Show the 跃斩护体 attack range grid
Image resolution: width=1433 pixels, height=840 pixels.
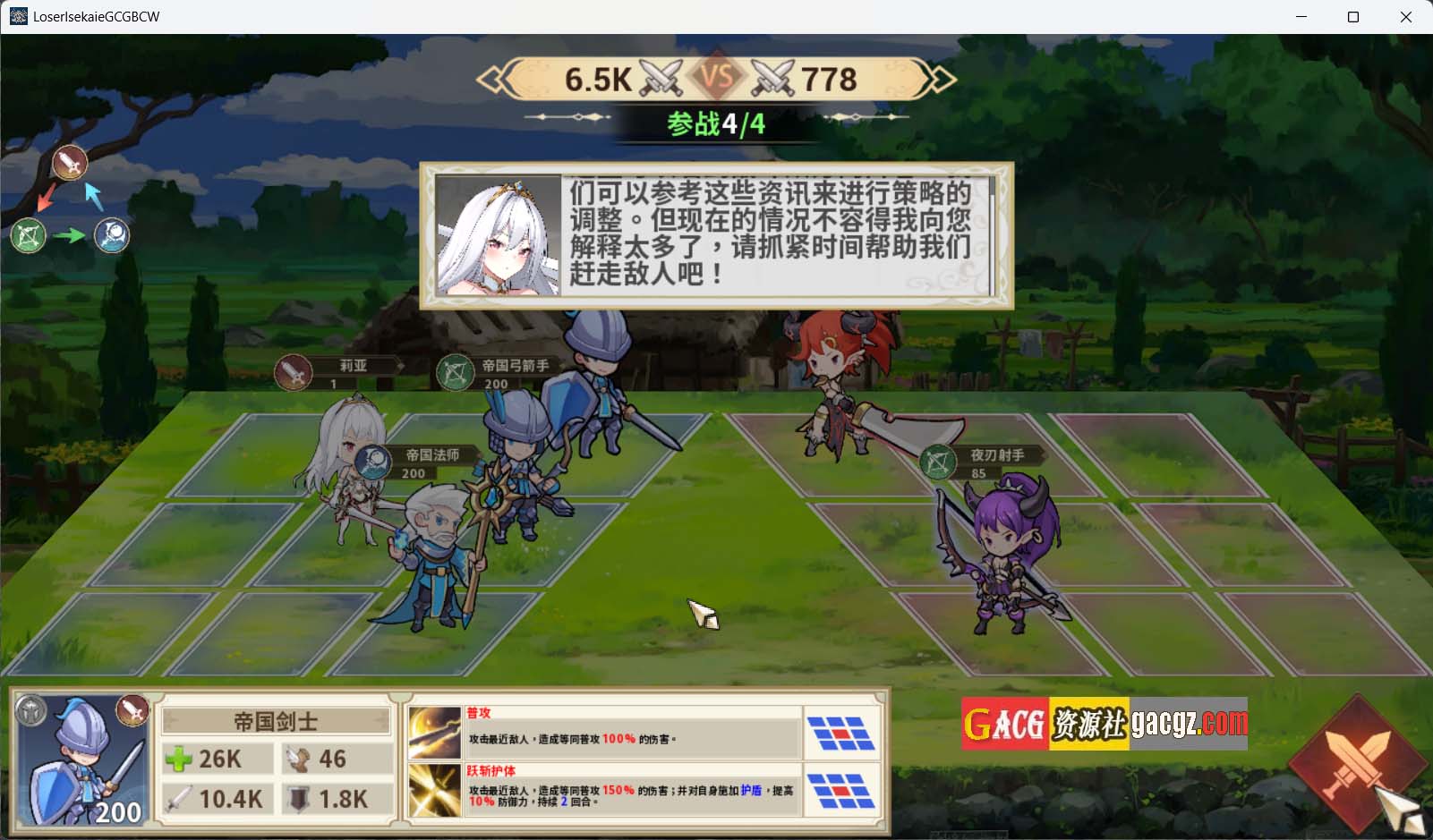point(840,790)
